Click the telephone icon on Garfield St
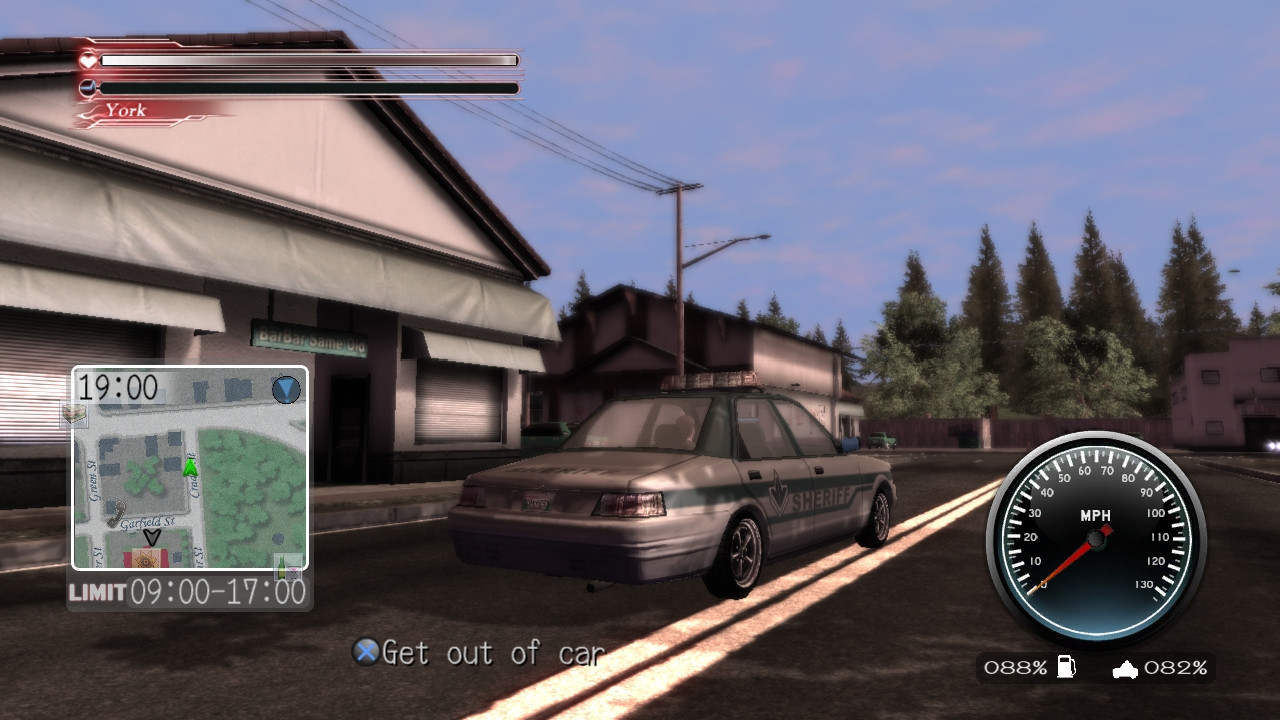 (117, 512)
